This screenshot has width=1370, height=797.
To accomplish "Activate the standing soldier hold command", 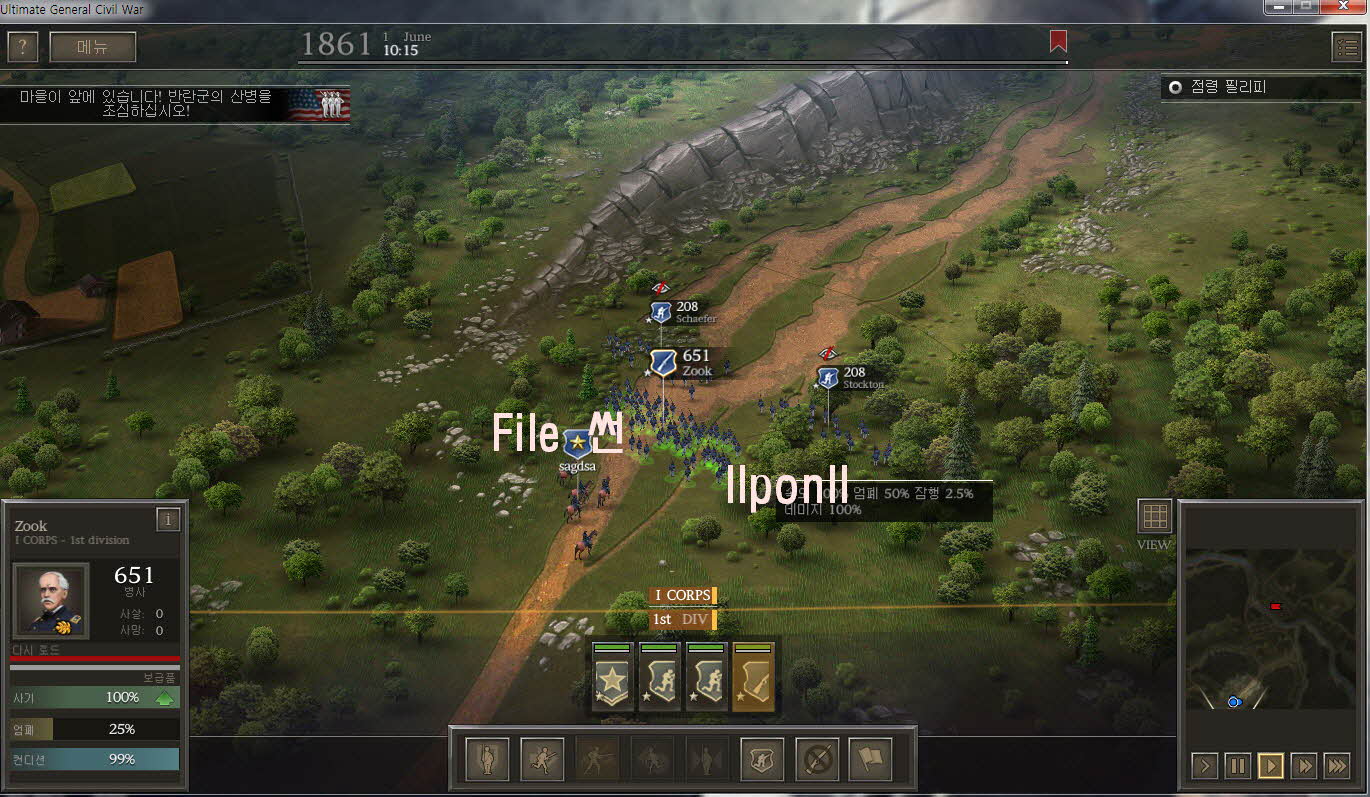I will click(487, 761).
